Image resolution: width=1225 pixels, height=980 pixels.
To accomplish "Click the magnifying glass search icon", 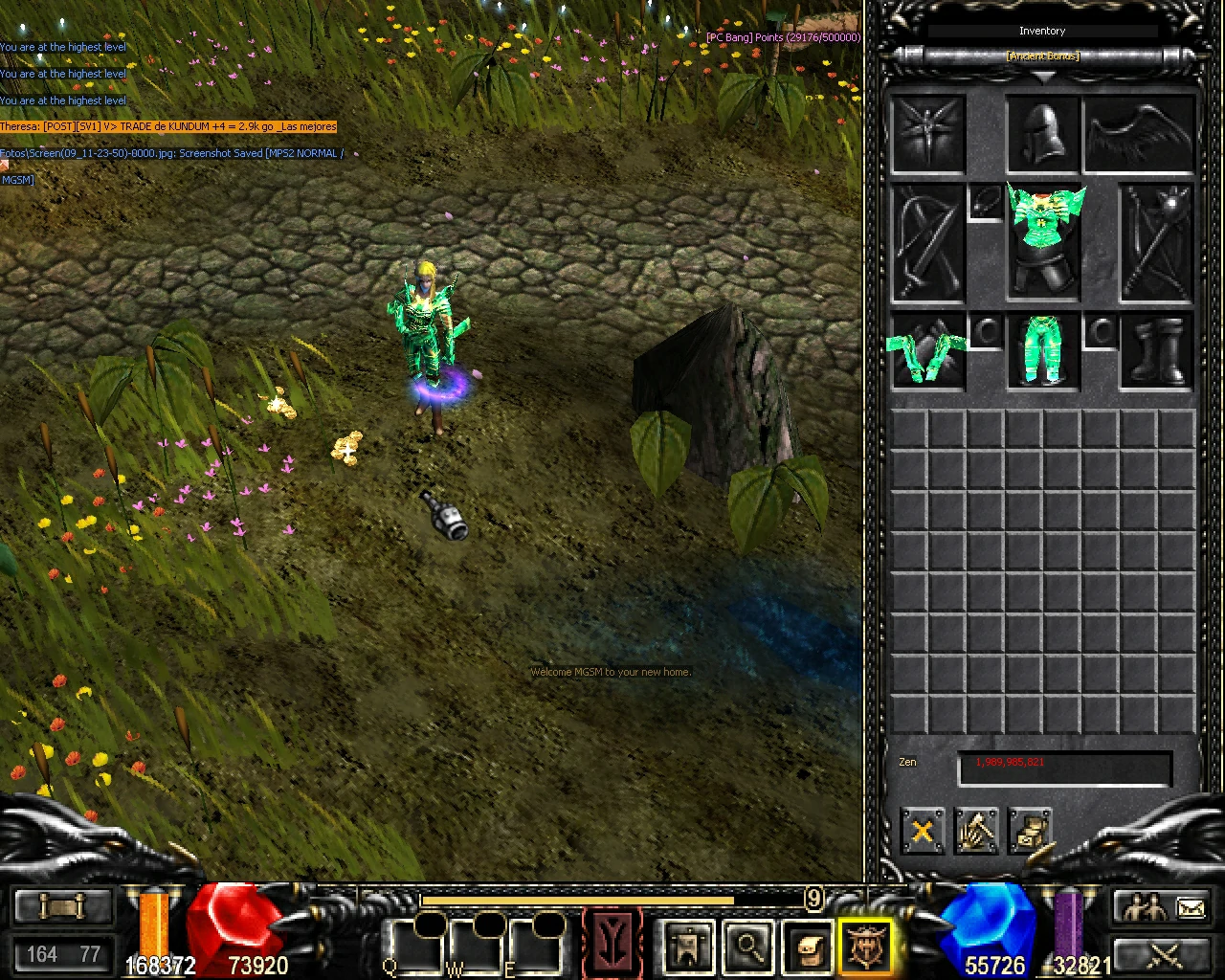I will [746, 947].
